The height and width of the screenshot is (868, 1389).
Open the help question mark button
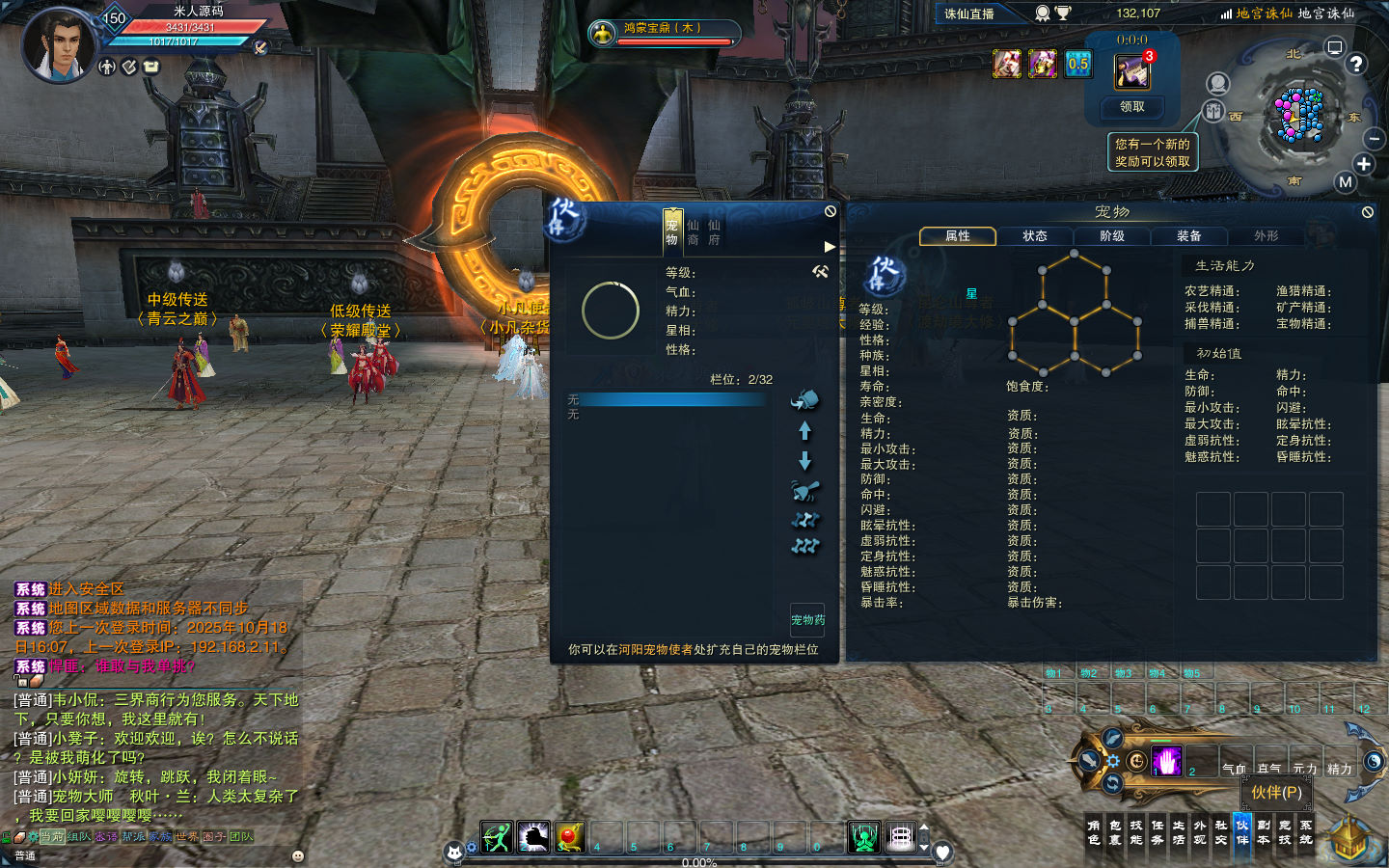pos(1356,65)
